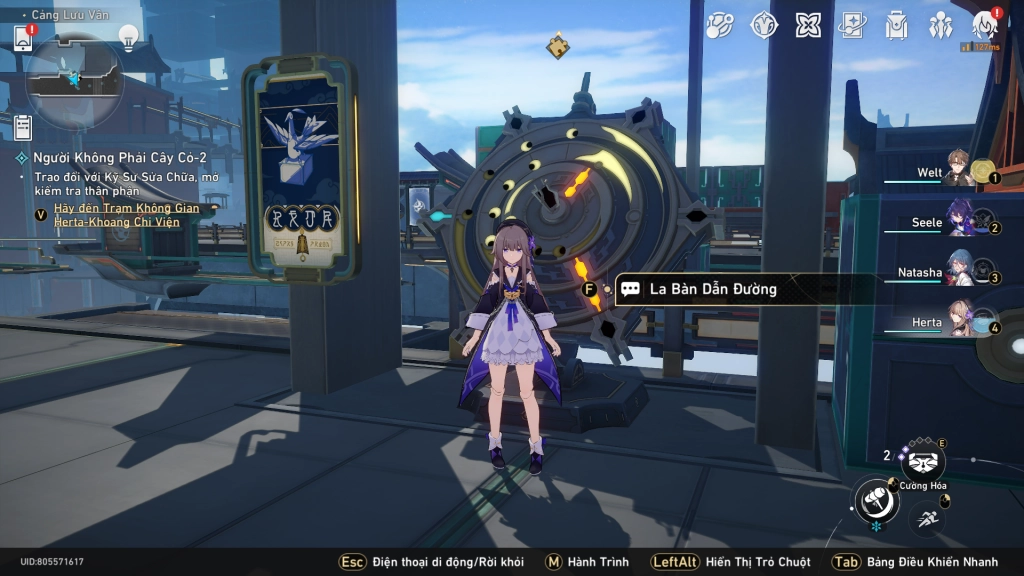This screenshot has height=576, width=1024.
Task: Open the clipboard mission log icon
Action: [x=23, y=127]
